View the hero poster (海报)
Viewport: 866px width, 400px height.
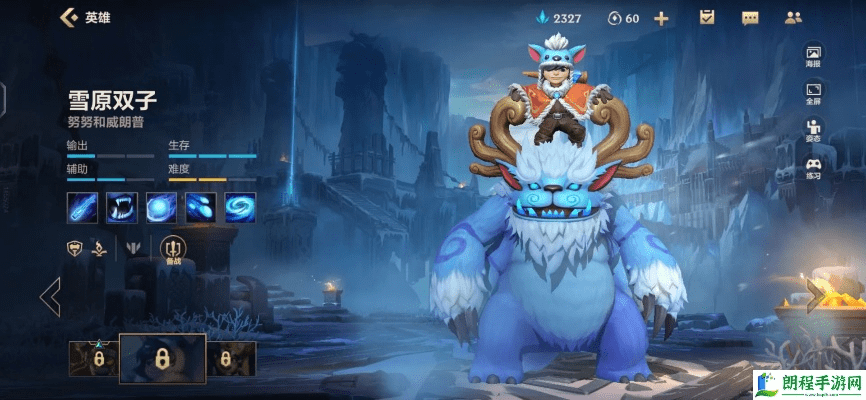tap(813, 56)
